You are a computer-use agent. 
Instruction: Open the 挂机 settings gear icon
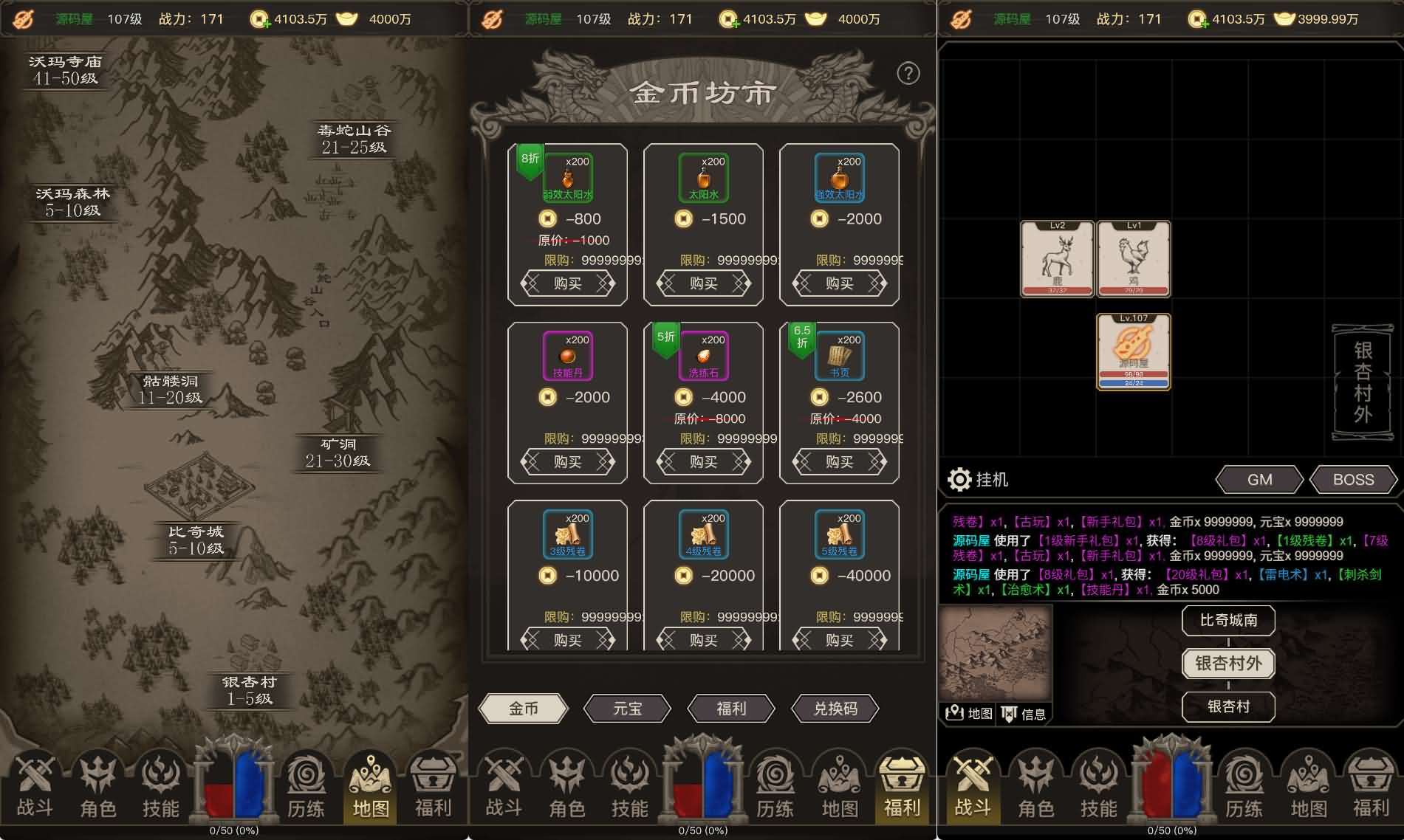[x=959, y=479]
